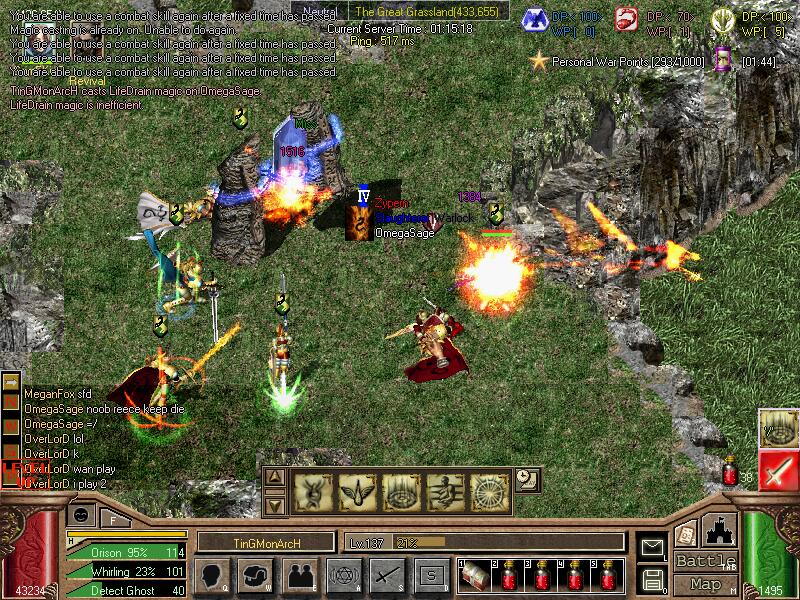800x600 pixels.
Task: Select the F tab above the skill list
Action: [114, 518]
